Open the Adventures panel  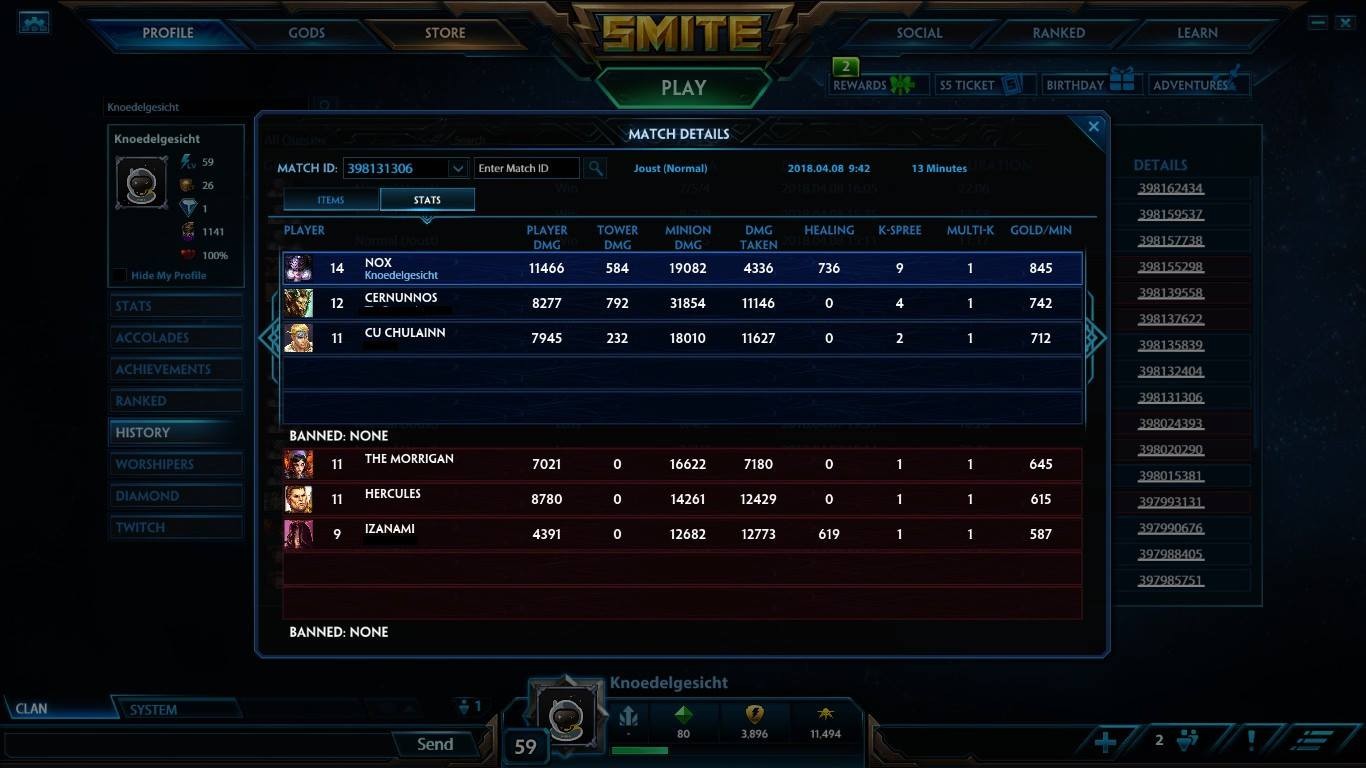point(1198,85)
